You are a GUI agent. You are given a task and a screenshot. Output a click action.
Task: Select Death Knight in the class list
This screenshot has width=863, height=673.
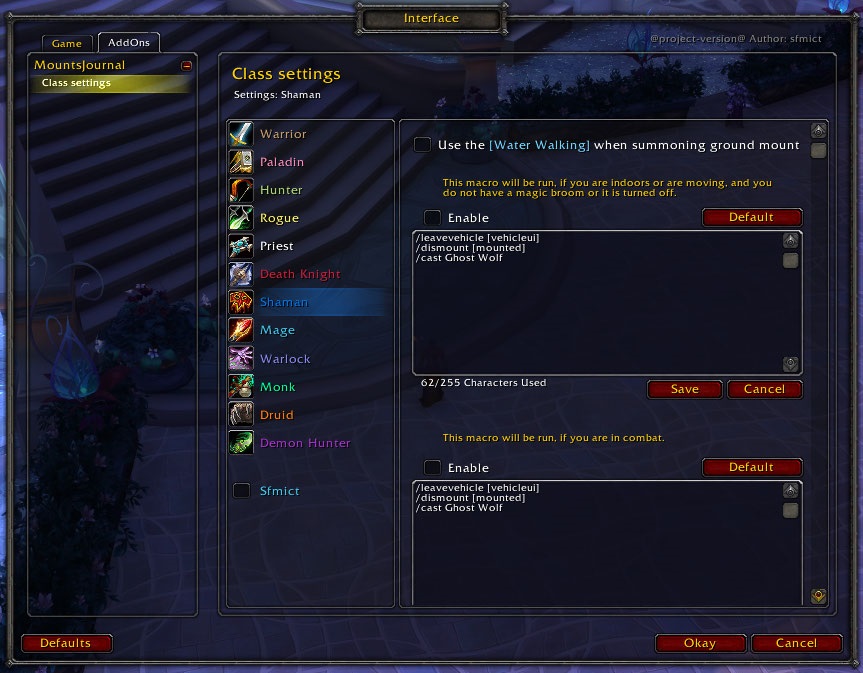pyautogui.click(x=300, y=274)
